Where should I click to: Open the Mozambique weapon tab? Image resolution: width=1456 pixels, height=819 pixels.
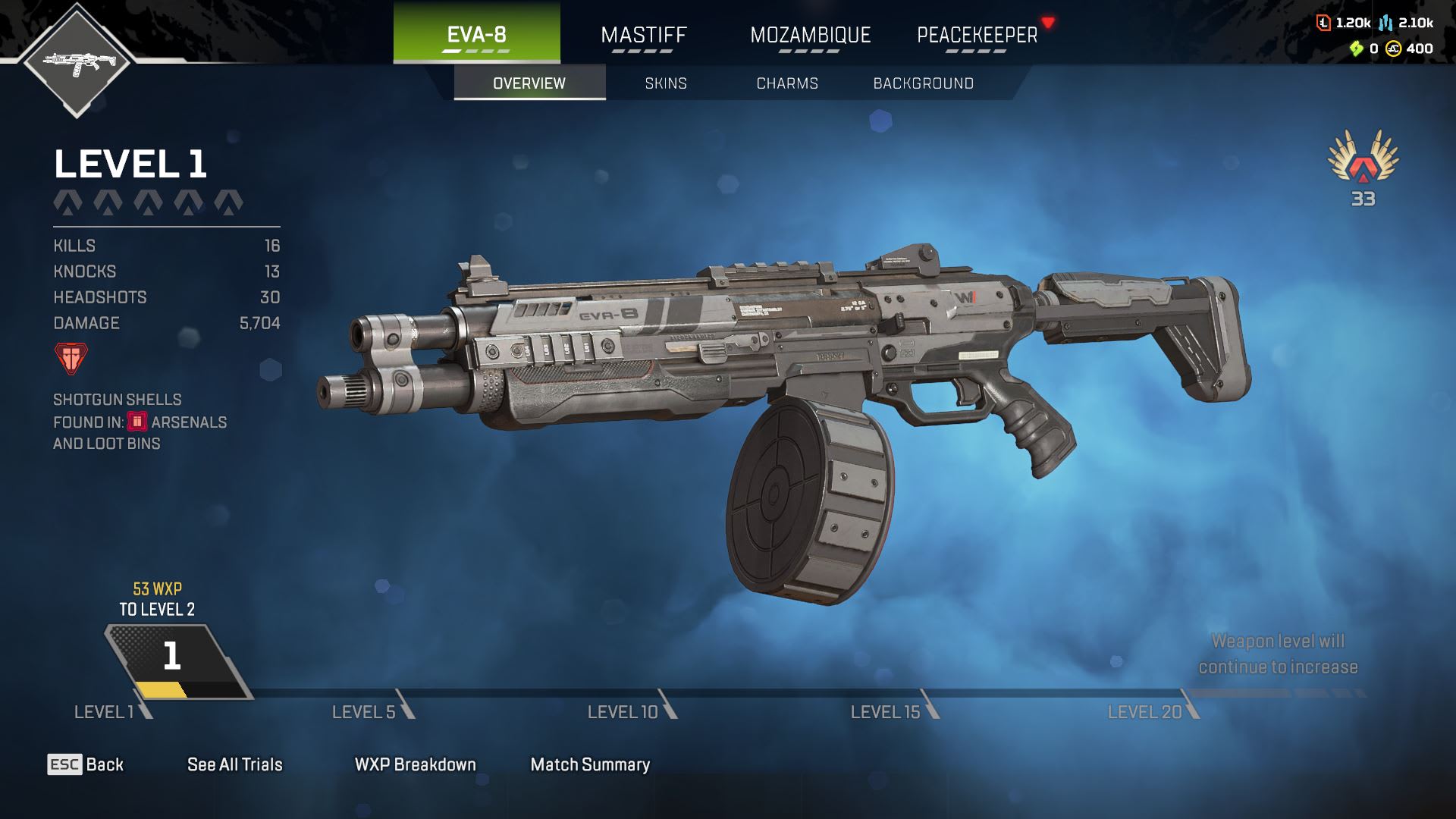810,35
